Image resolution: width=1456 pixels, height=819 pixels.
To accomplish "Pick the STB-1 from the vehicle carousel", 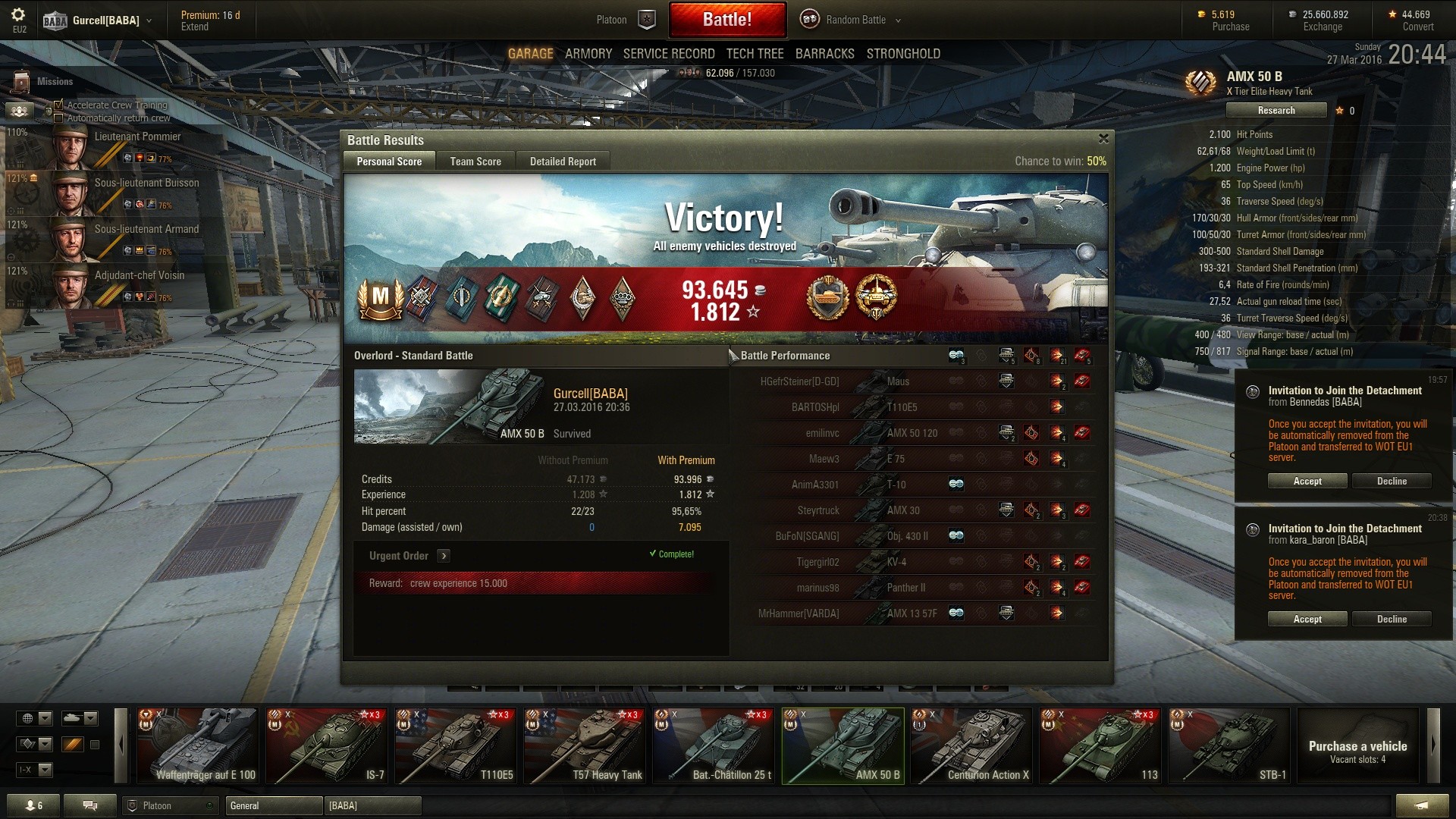I will pos(1228,745).
